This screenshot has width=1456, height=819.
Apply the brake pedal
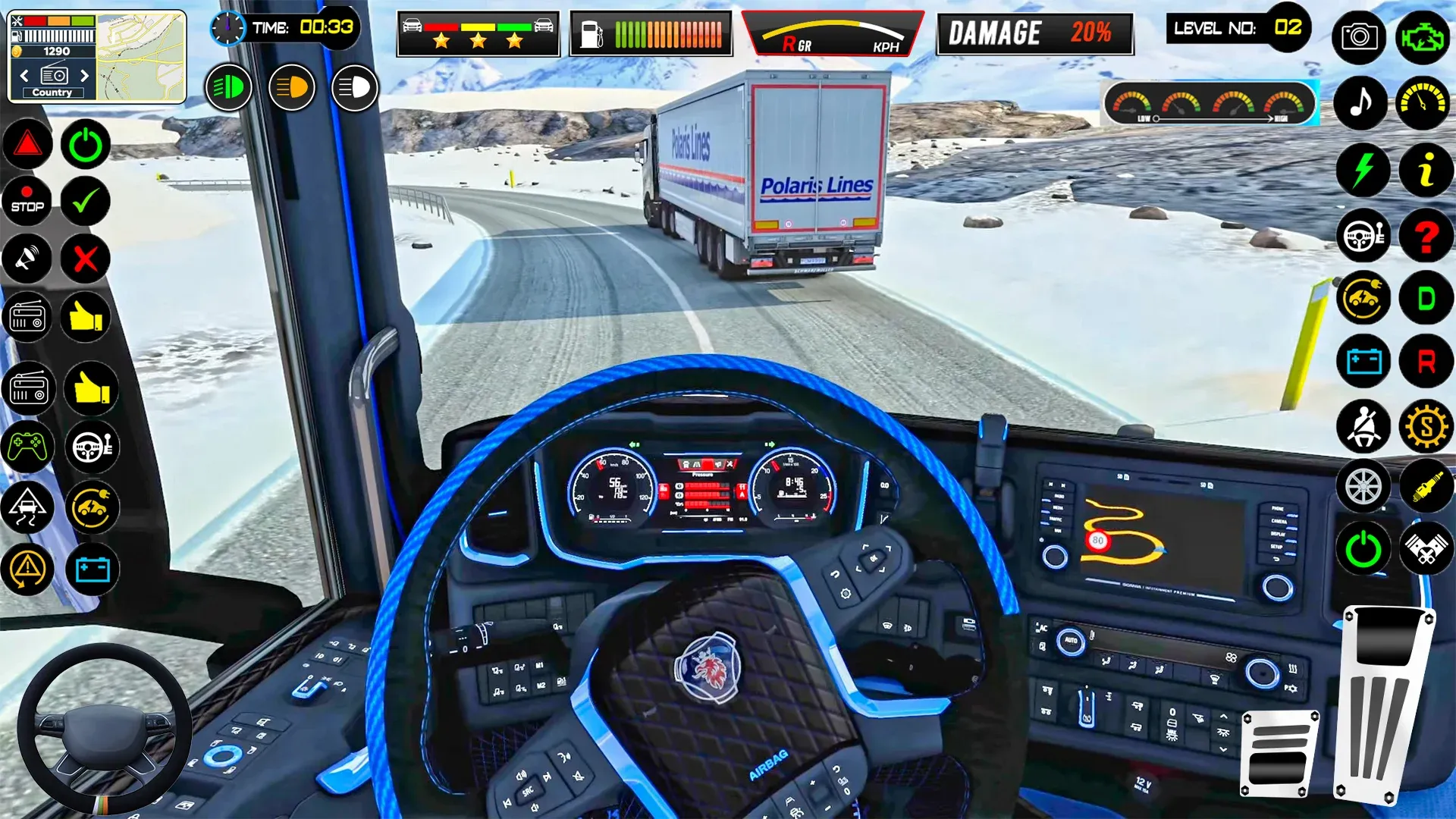click(1279, 753)
